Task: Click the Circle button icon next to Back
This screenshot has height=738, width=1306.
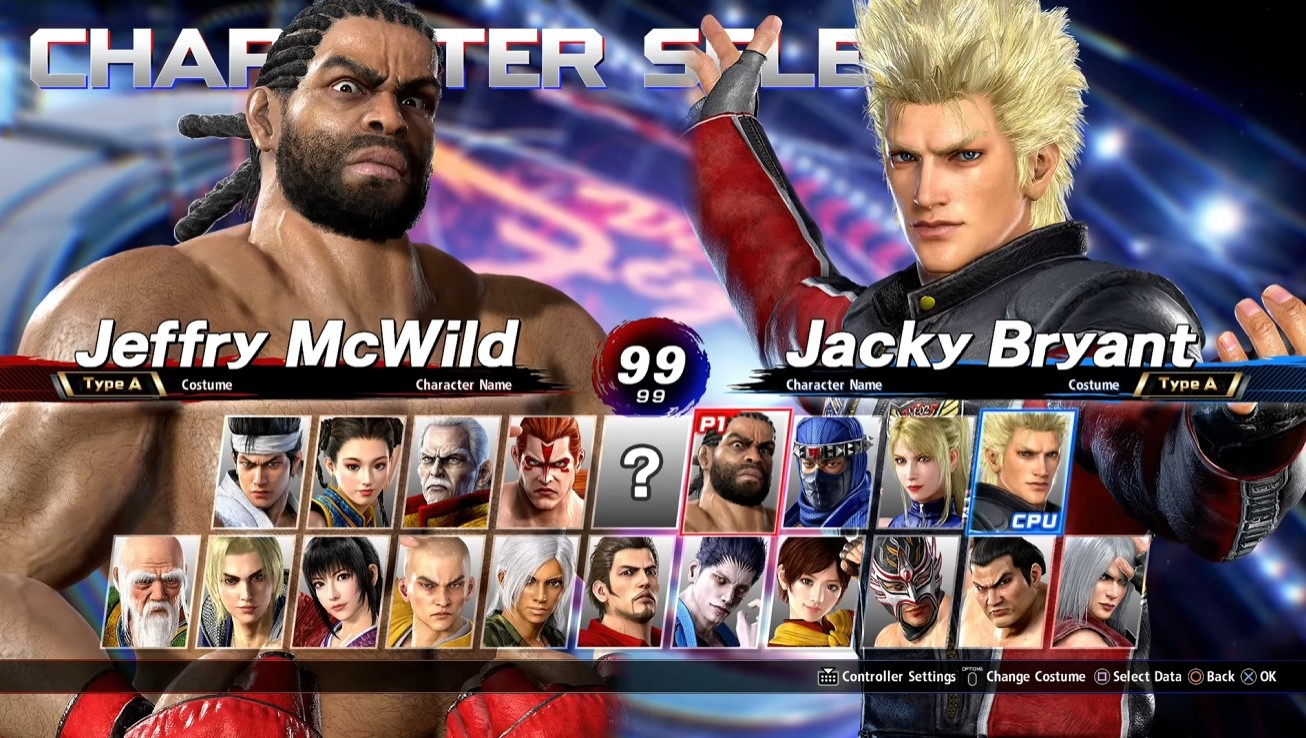Action: click(1197, 676)
